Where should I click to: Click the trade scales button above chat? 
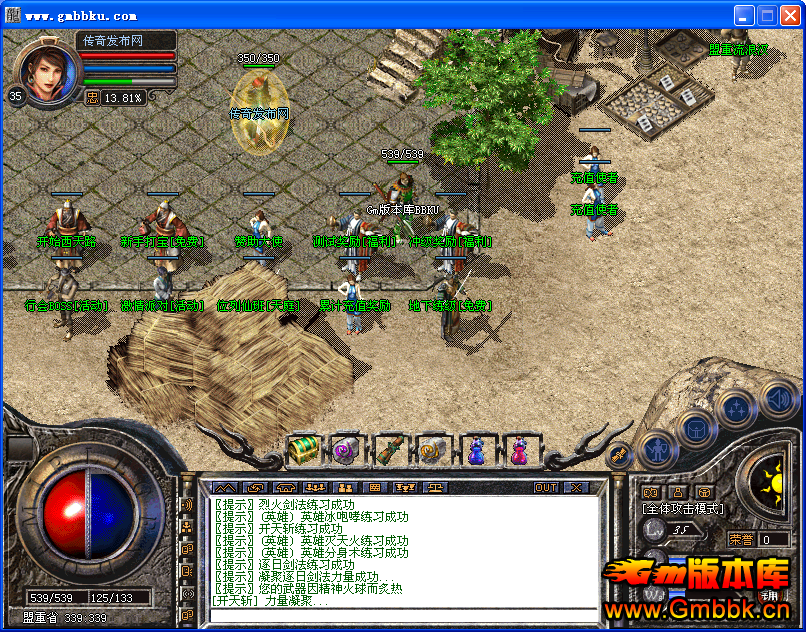[x=438, y=488]
